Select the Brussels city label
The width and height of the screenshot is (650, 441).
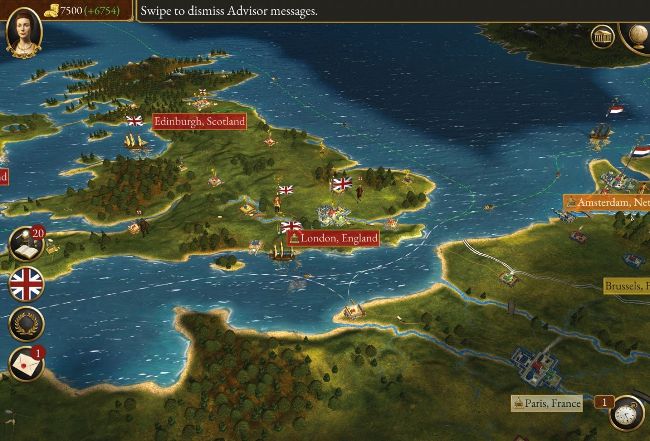coord(627,286)
